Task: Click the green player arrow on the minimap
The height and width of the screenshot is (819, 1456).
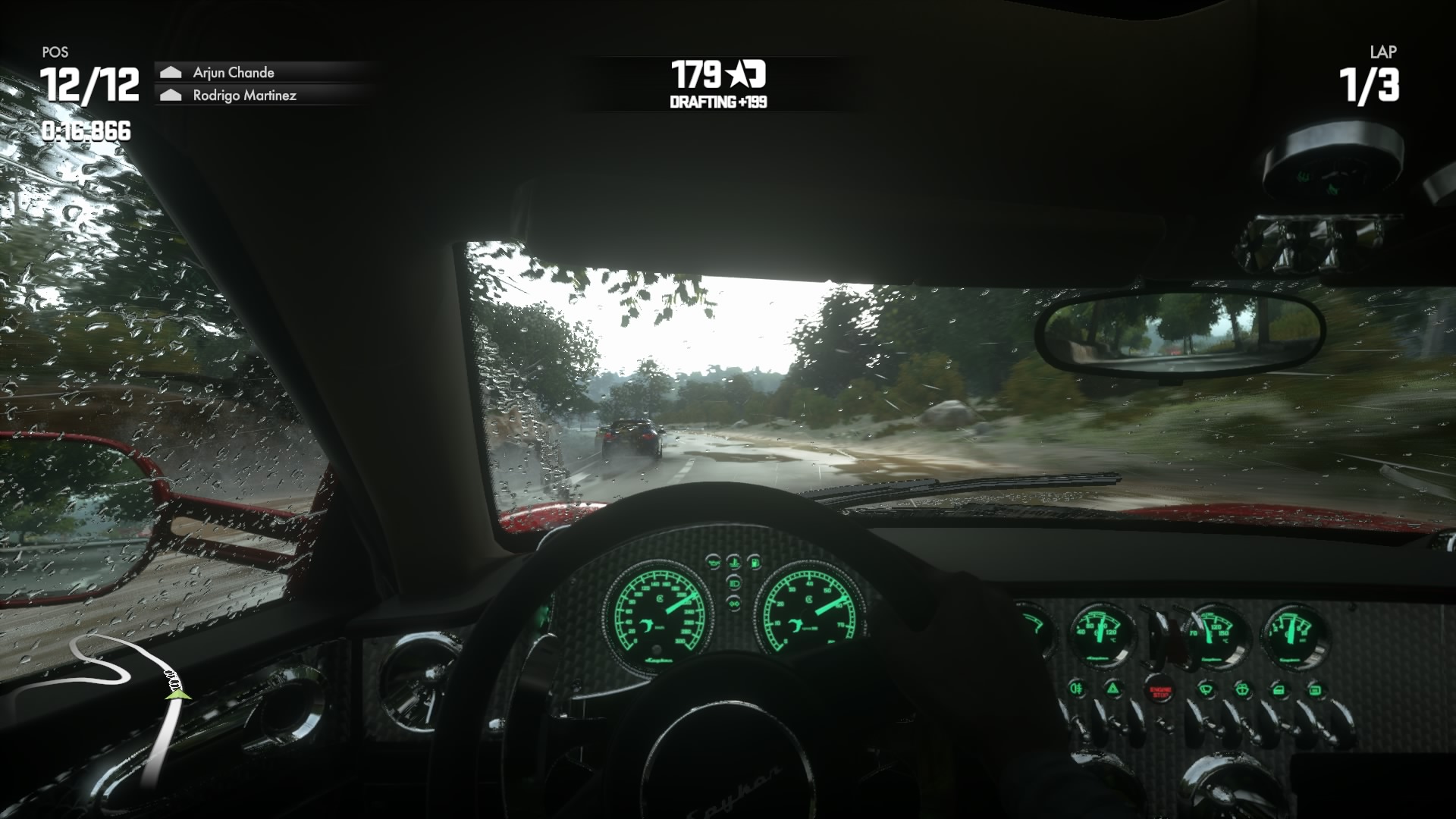Action: point(177,692)
